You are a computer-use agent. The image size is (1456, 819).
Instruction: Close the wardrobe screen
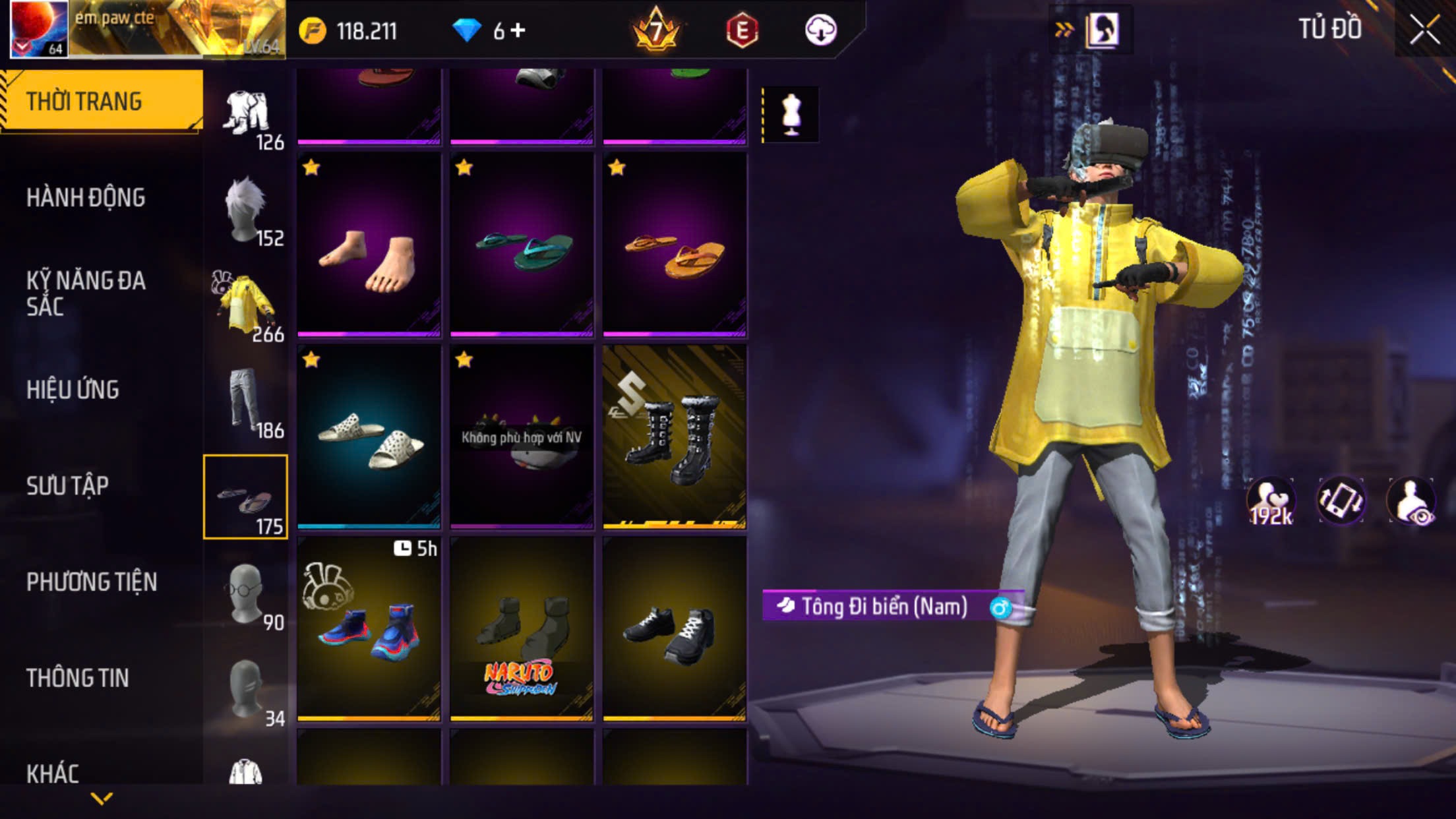[1424, 30]
